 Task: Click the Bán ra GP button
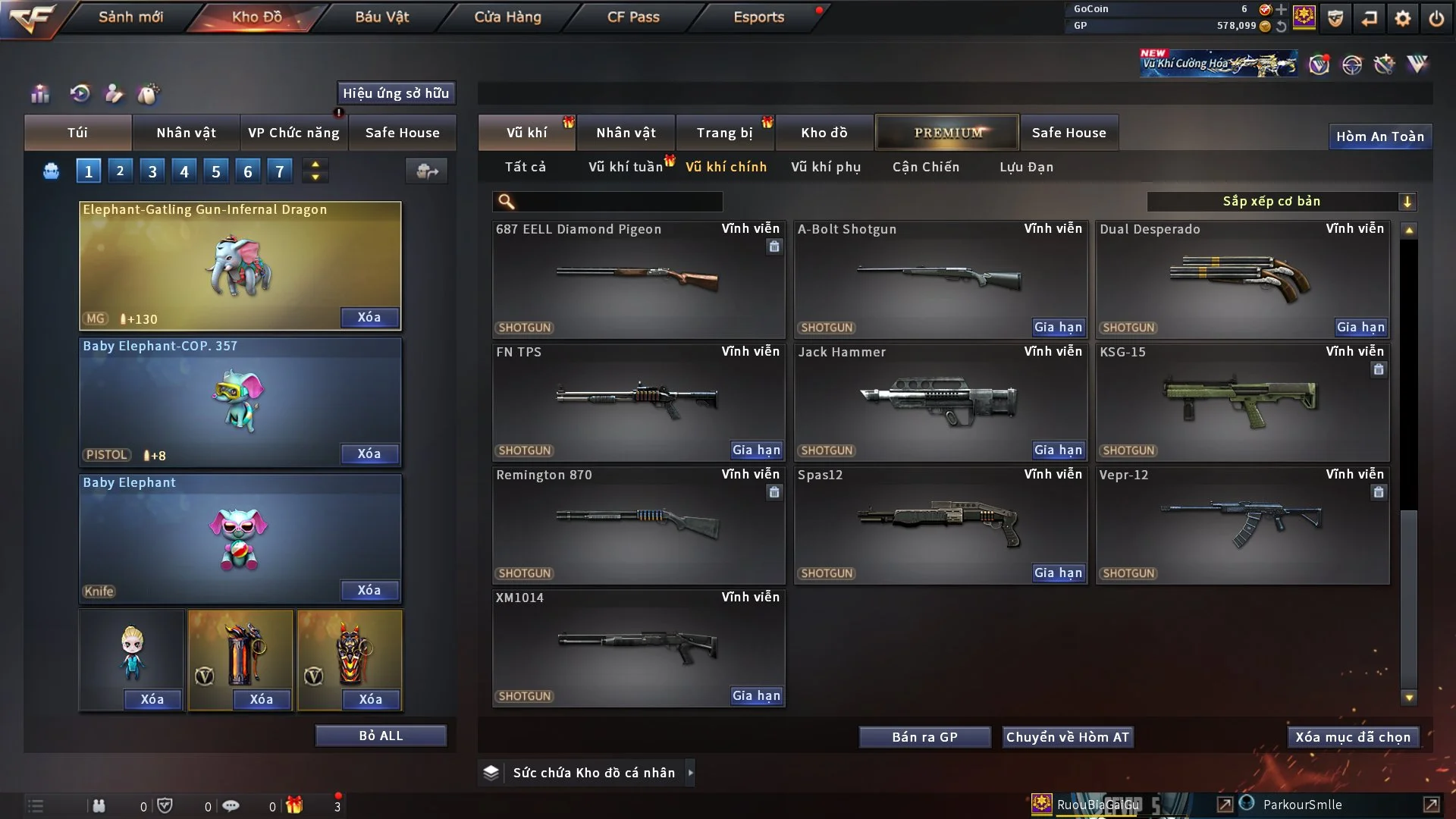click(x=924, y=737)
